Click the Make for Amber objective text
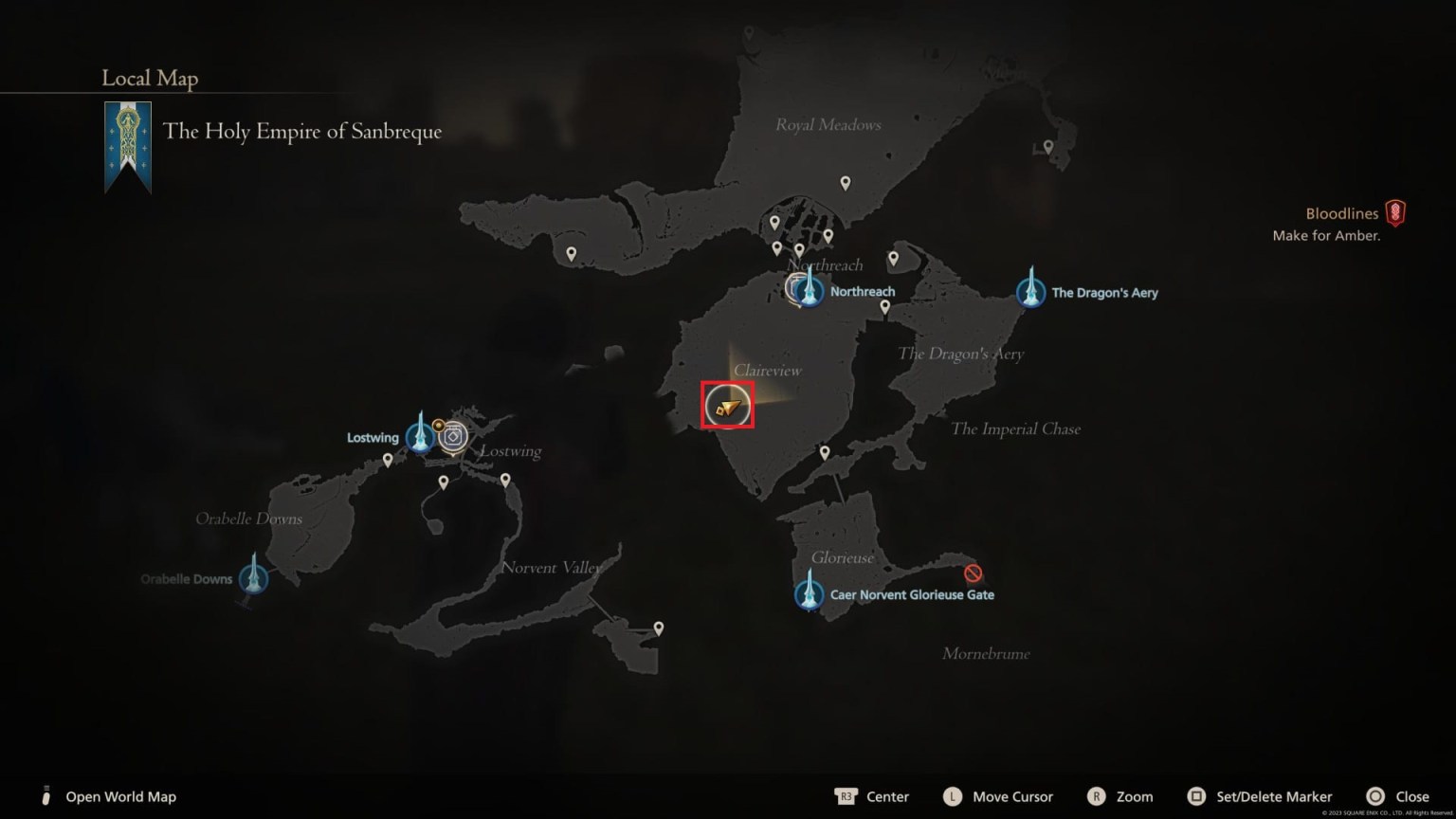This screenshot has height=819, width=1456. coord(1327,235)
